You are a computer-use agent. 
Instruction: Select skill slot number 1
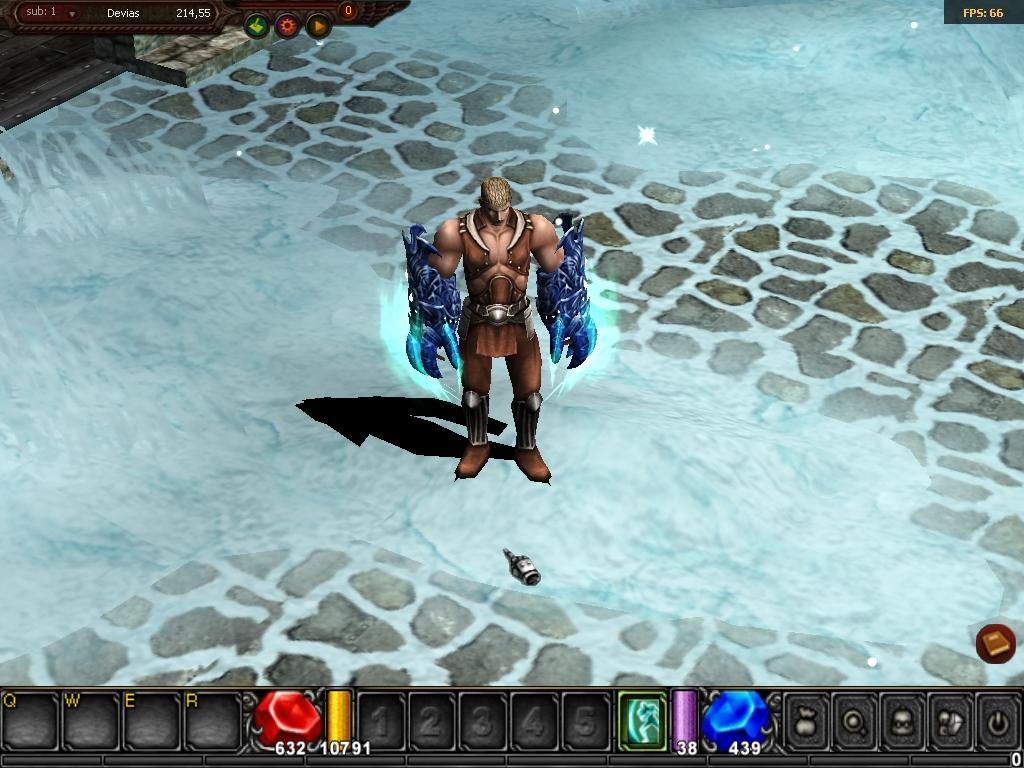(381, 720)
